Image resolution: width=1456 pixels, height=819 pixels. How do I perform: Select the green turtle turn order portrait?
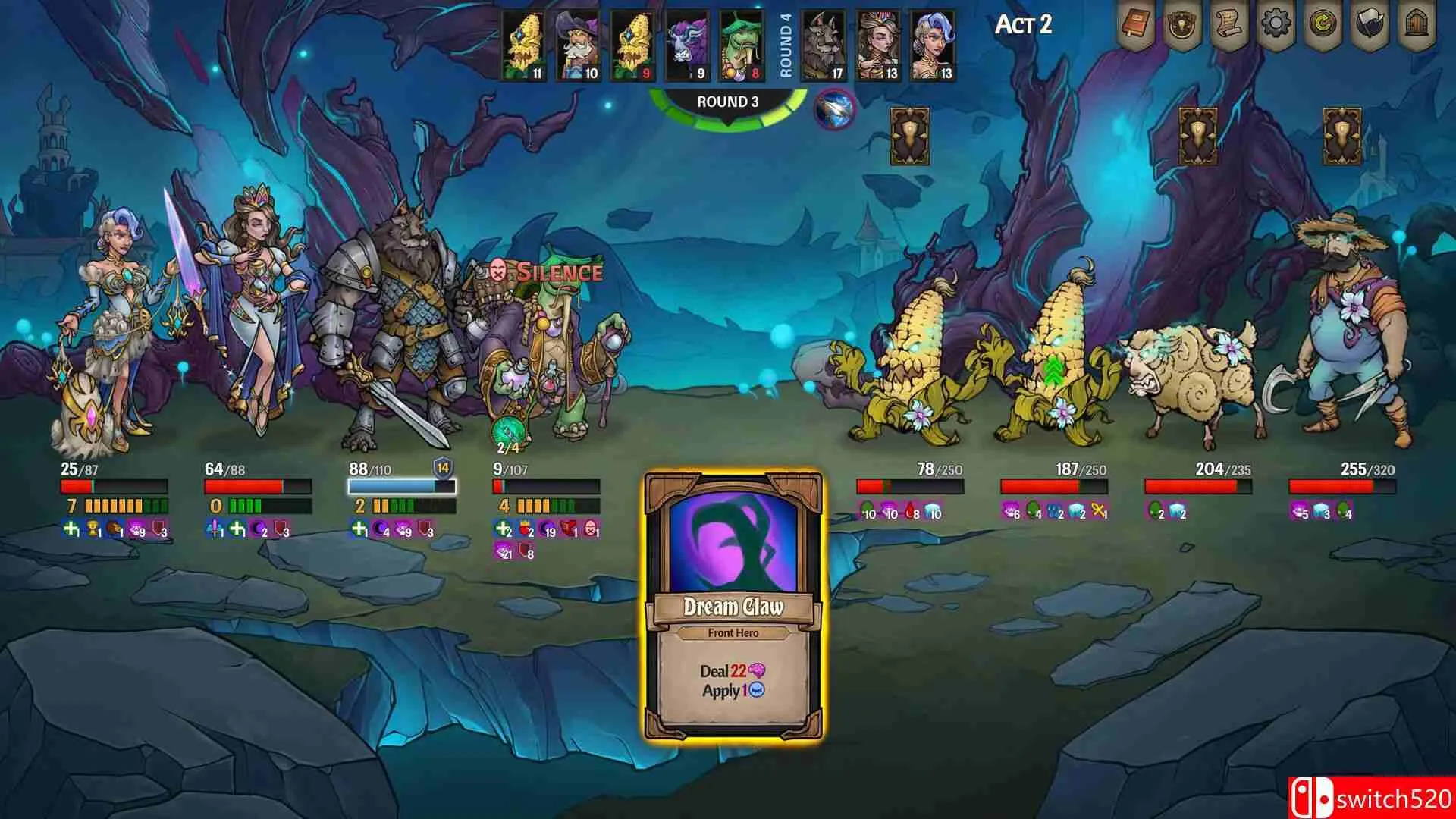(x=741, y=45)
